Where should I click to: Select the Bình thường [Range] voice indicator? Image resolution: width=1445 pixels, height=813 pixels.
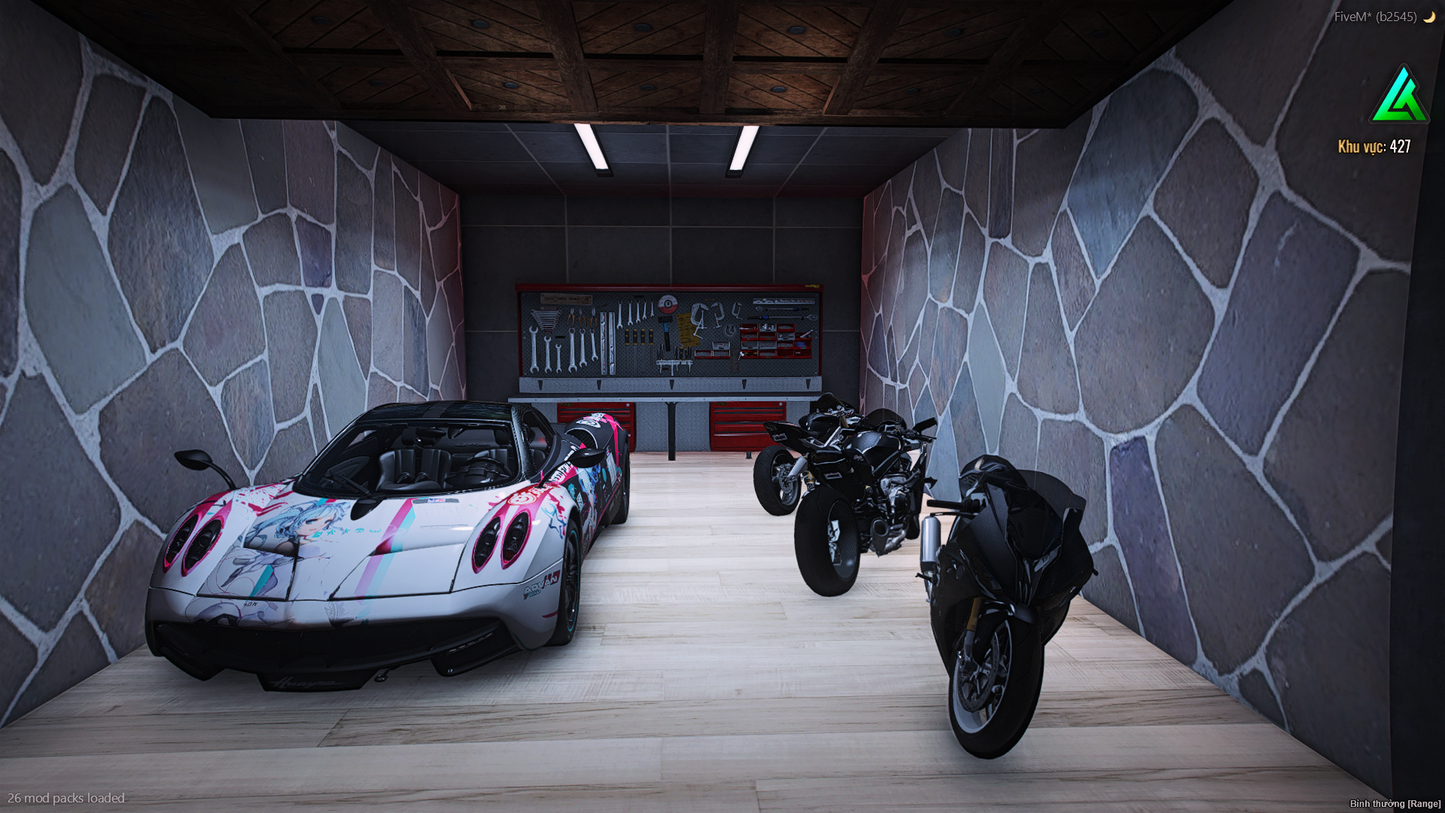pos(1395,804)
